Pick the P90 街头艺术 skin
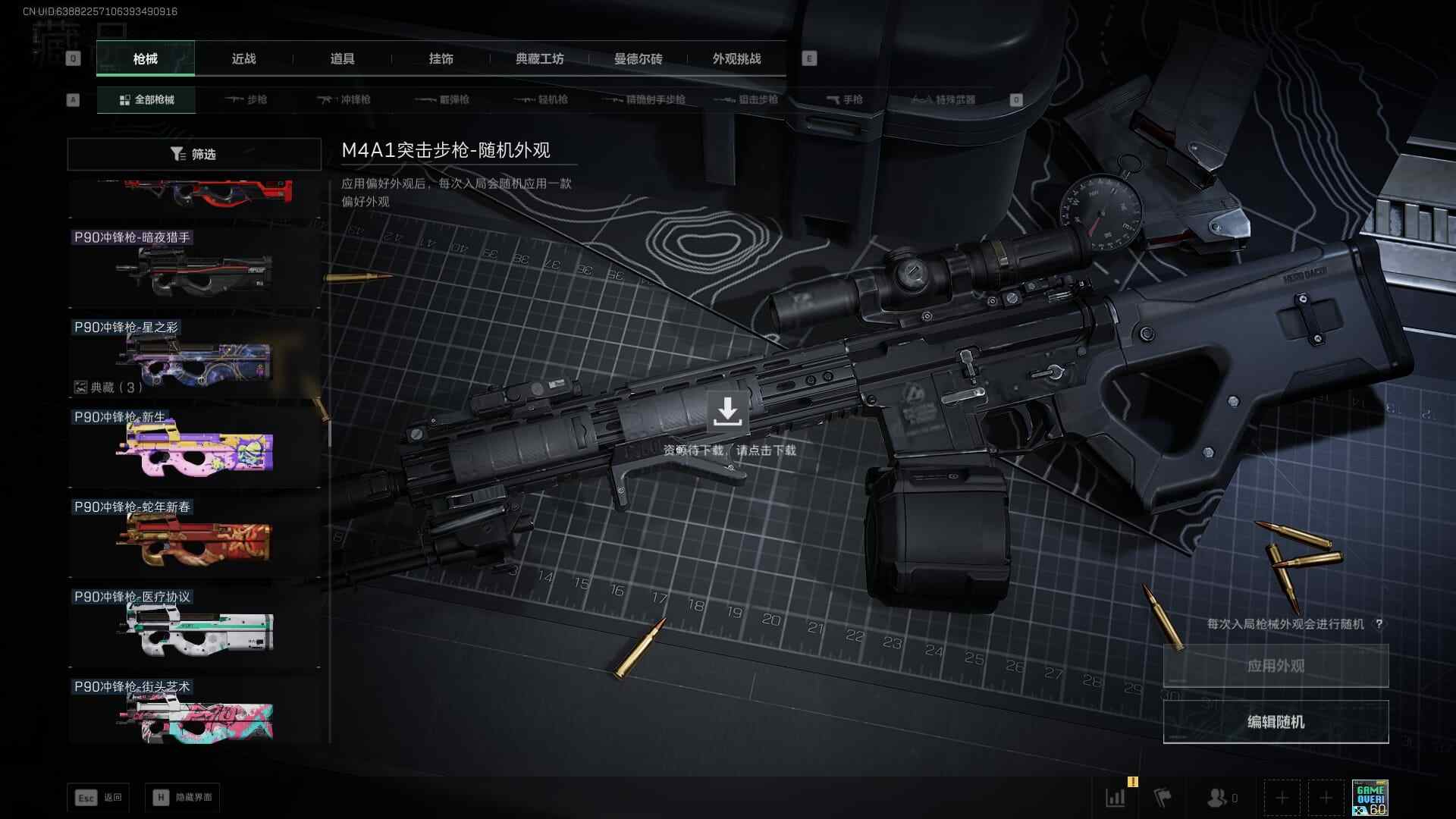Screen dimensions: 1456x819 point(194,713)
